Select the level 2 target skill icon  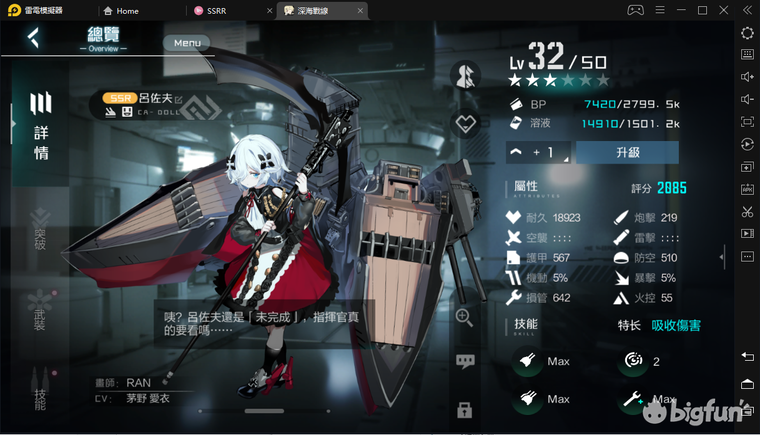(632, 361)
